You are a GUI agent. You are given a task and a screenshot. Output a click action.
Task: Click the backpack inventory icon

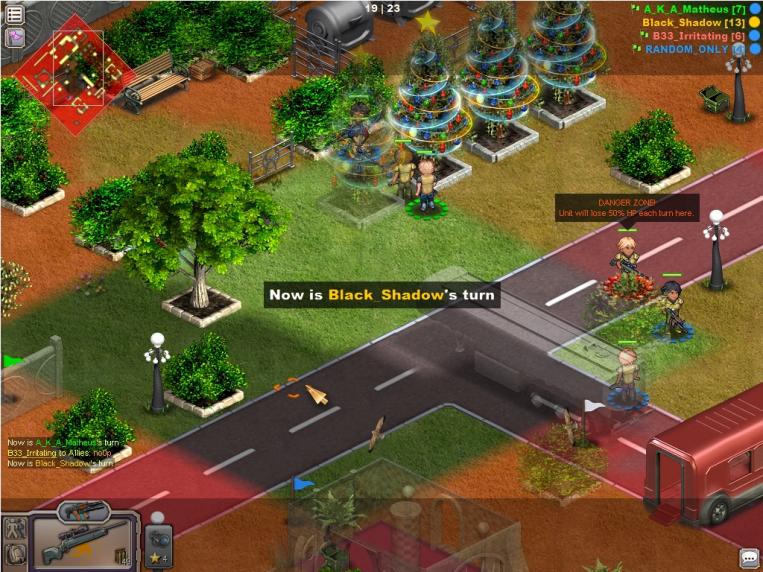coord(15,554)
